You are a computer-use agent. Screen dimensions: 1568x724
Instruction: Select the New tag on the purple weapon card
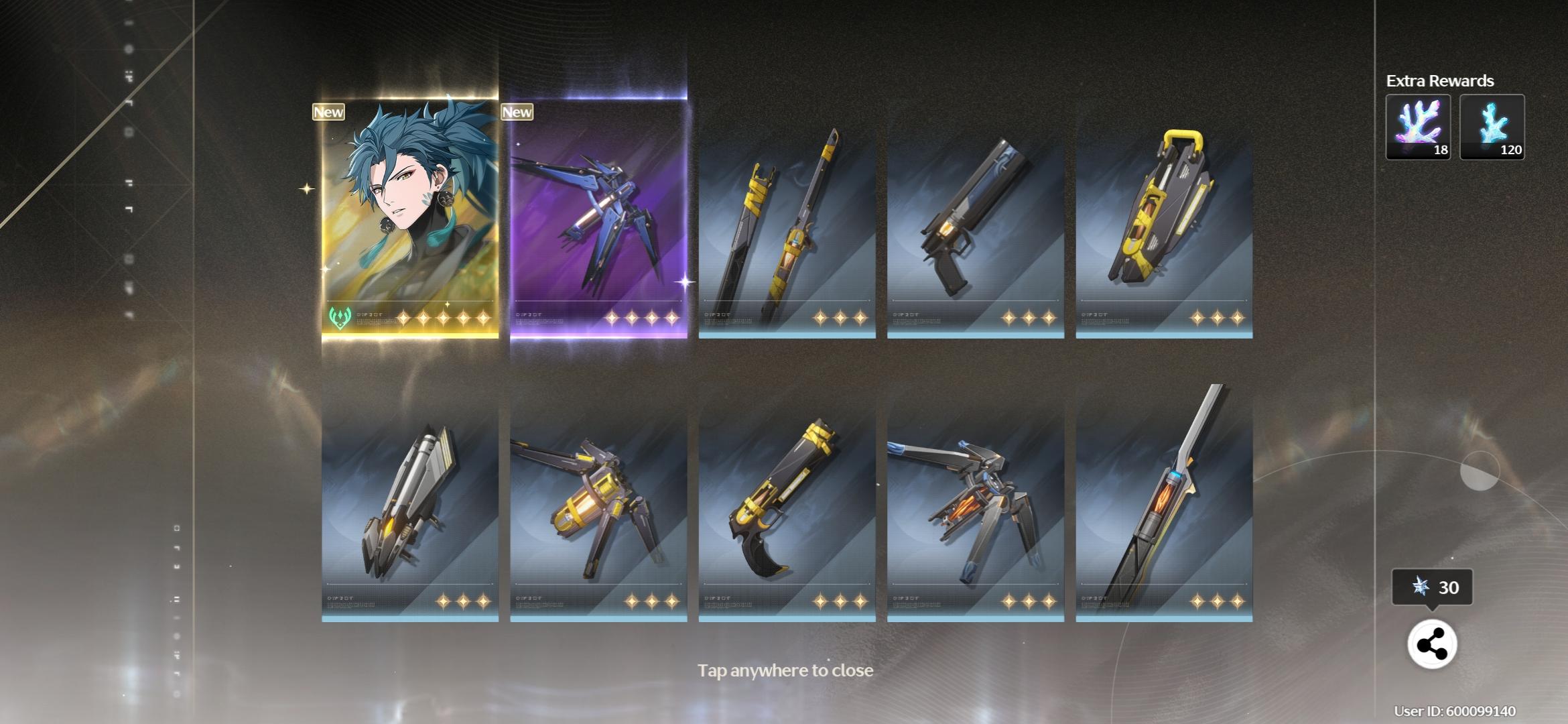coord(517,112)
